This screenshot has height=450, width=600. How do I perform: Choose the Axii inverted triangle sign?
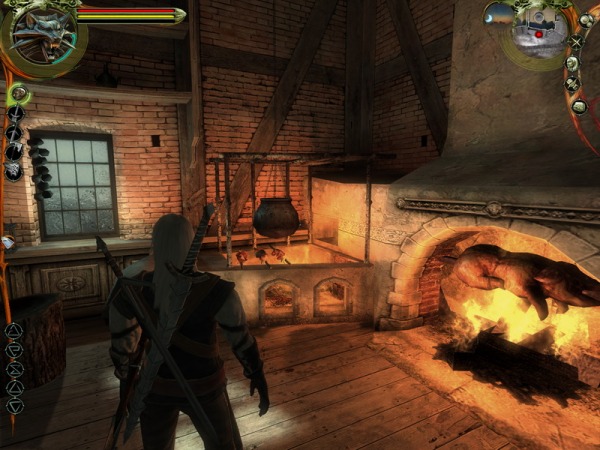(x=14, y=406)
